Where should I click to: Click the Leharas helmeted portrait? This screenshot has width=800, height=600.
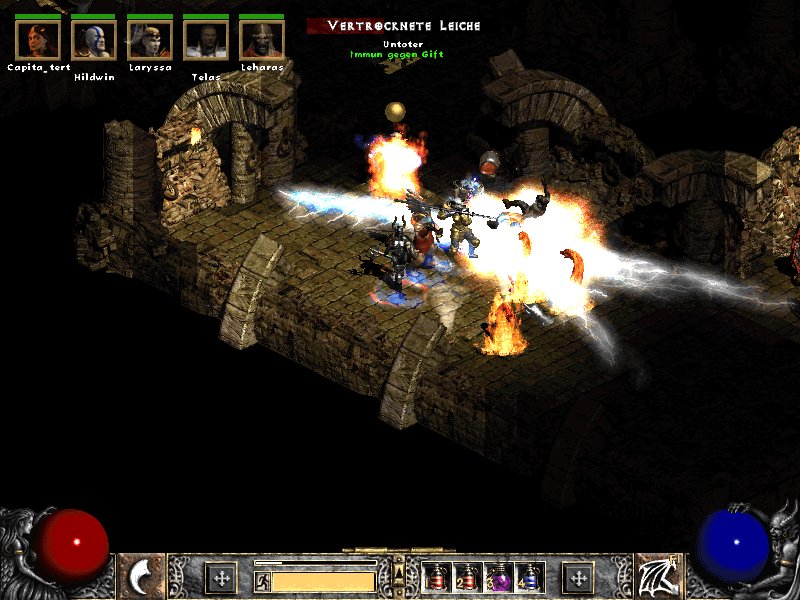point(262,40)
